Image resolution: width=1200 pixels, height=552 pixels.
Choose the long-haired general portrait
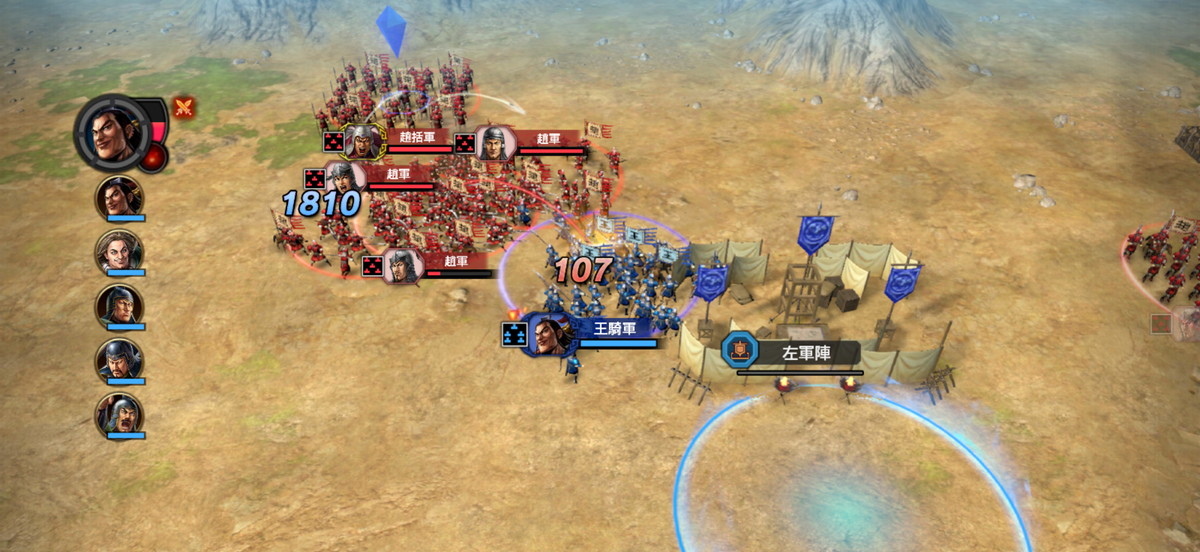[119, 251]
